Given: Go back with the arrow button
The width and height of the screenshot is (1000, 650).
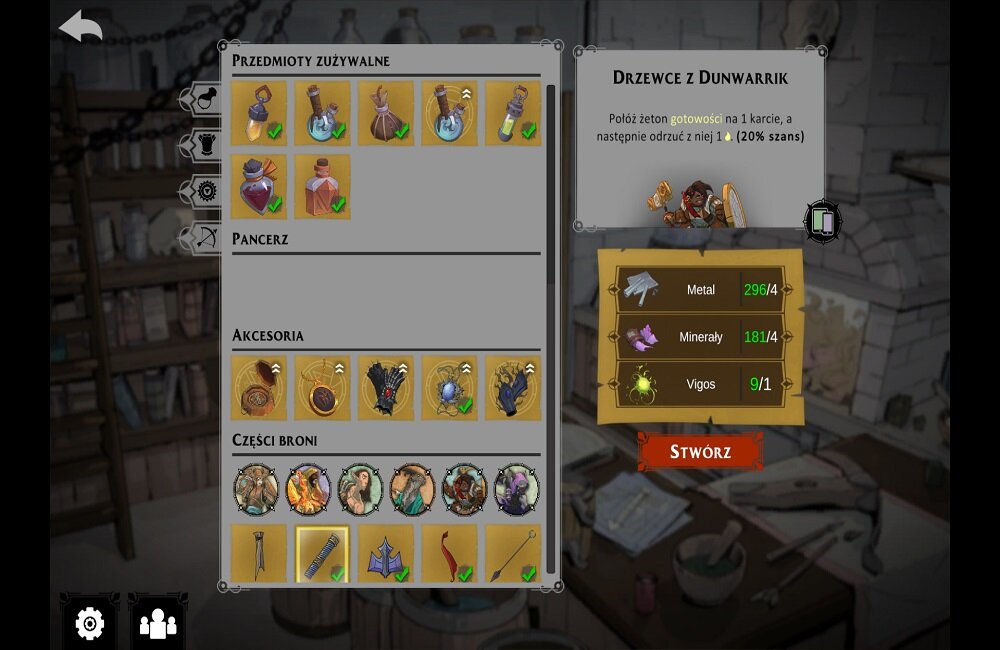Looking at the screenshot, I should coord(81,26).
